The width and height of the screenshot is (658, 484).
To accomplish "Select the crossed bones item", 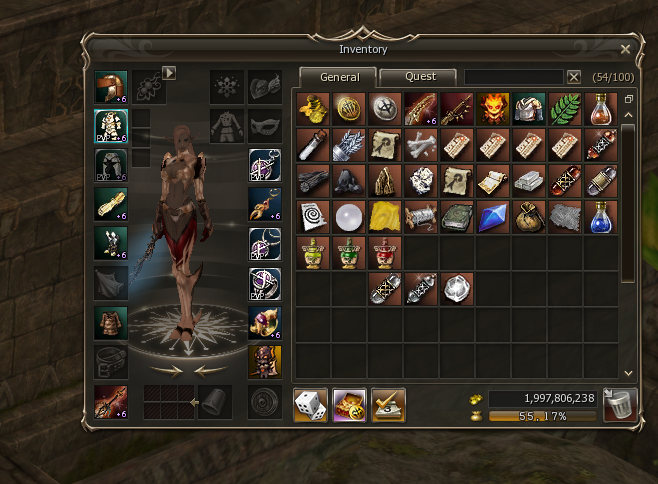I will pyautogui.click(x=419, y=145).
